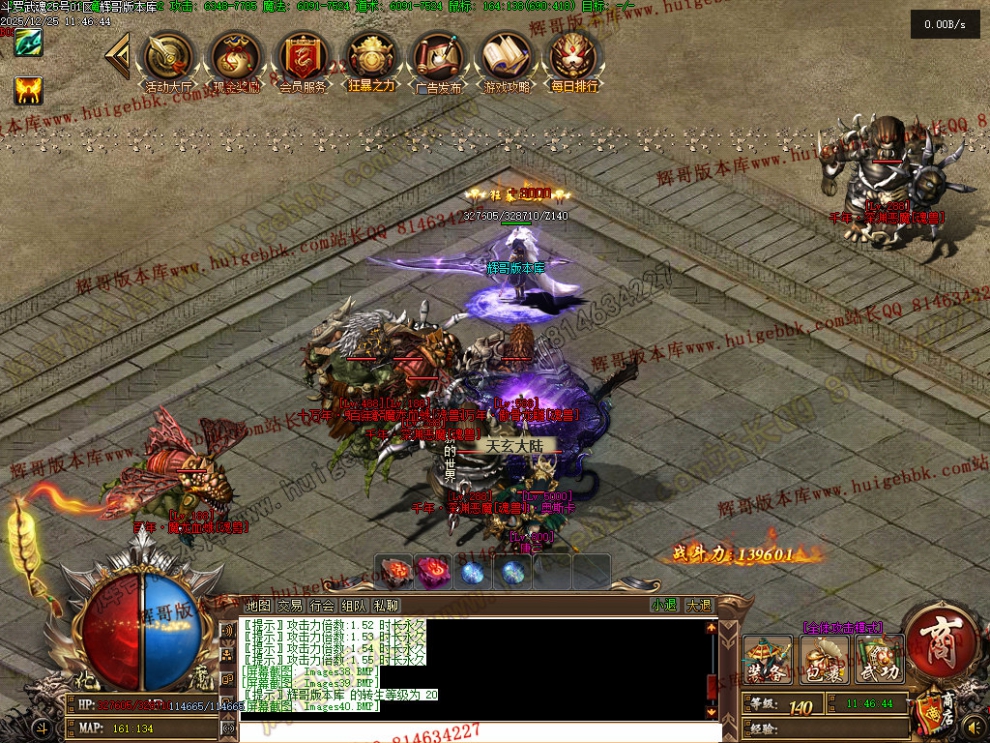Open the 广告发布 advertisement scroll
990x743 pixels.
point(438,60)
